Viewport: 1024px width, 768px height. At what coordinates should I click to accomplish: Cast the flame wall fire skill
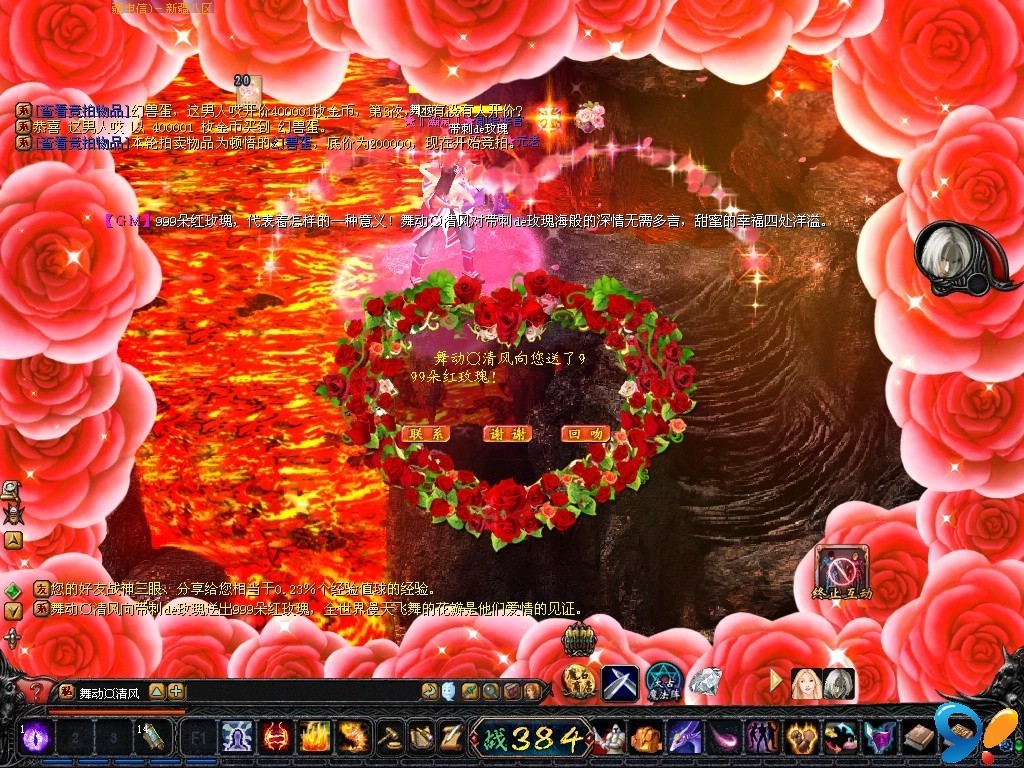315,738
